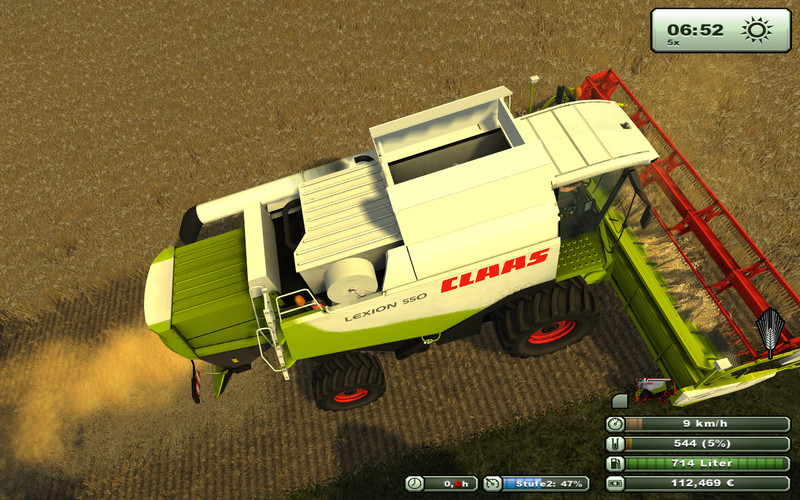Select the small combine harvester vehicle icon

click(x=653, y=386)
